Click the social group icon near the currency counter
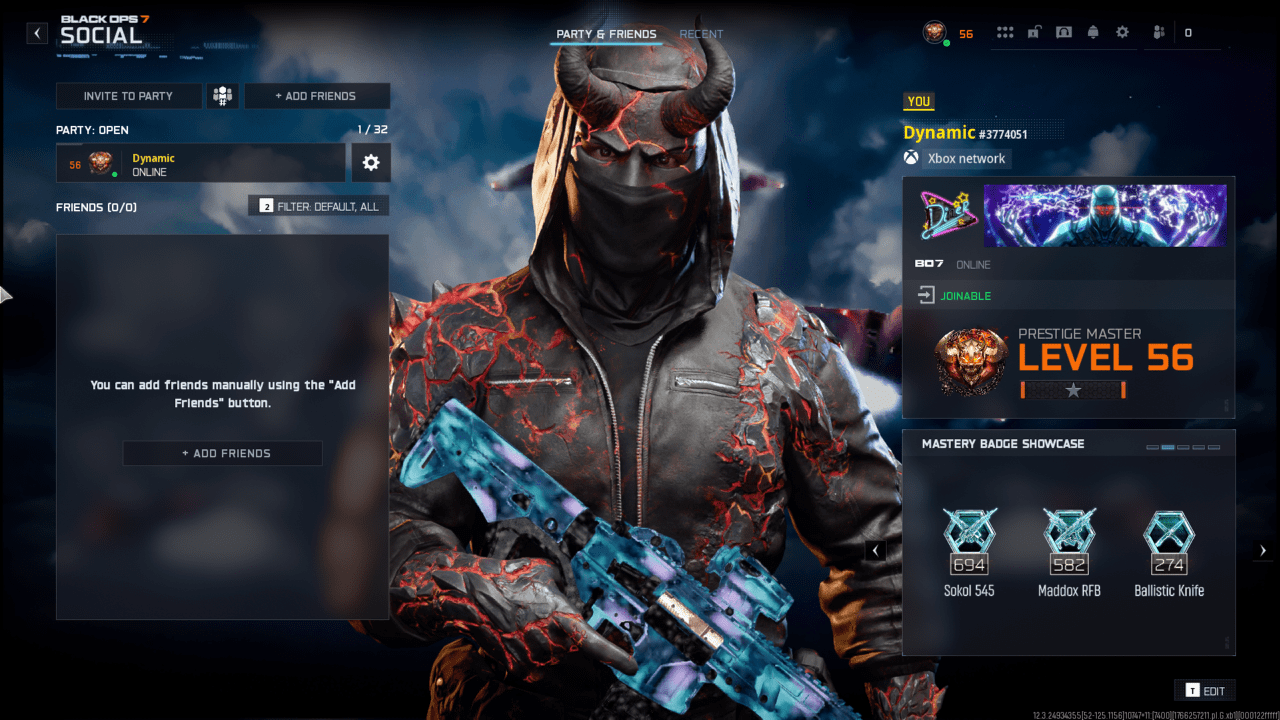The width and height of the screenshot is (1280, 720). tap(1158, 32)
